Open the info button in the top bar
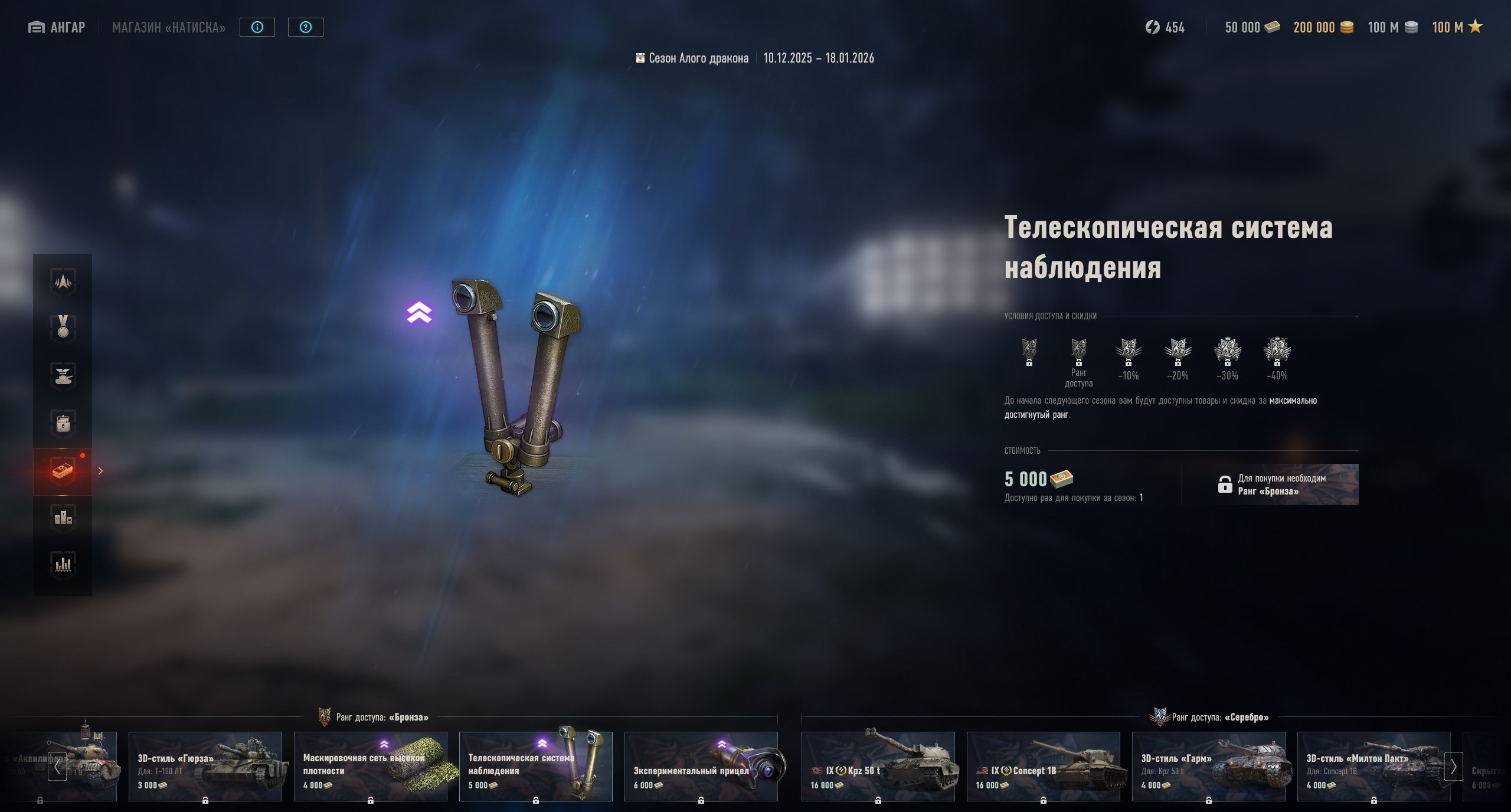The width and height of the screenshot is (1511, 812). point(257,27)
